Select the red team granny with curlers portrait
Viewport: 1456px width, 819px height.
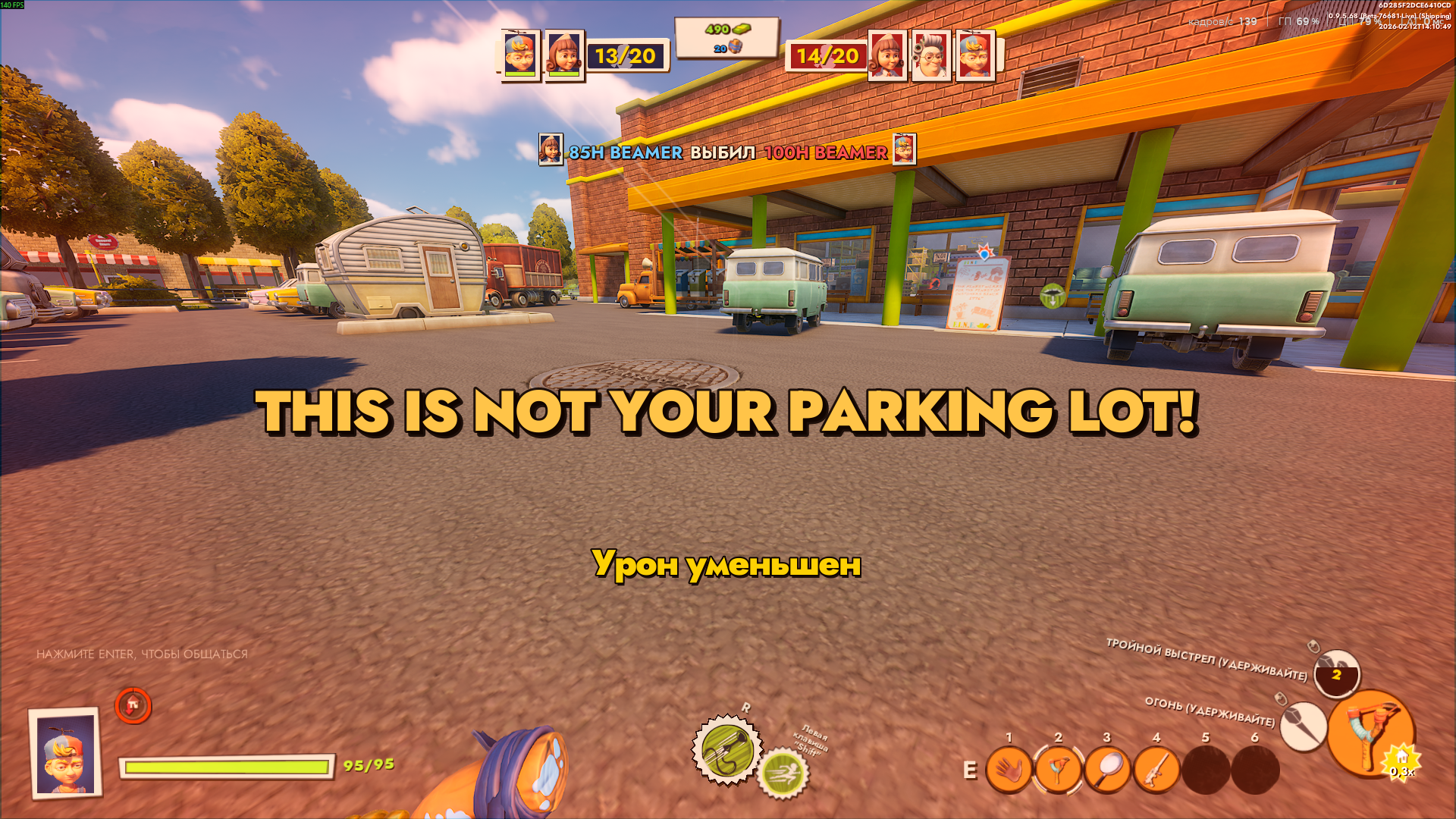coord(931,55)
